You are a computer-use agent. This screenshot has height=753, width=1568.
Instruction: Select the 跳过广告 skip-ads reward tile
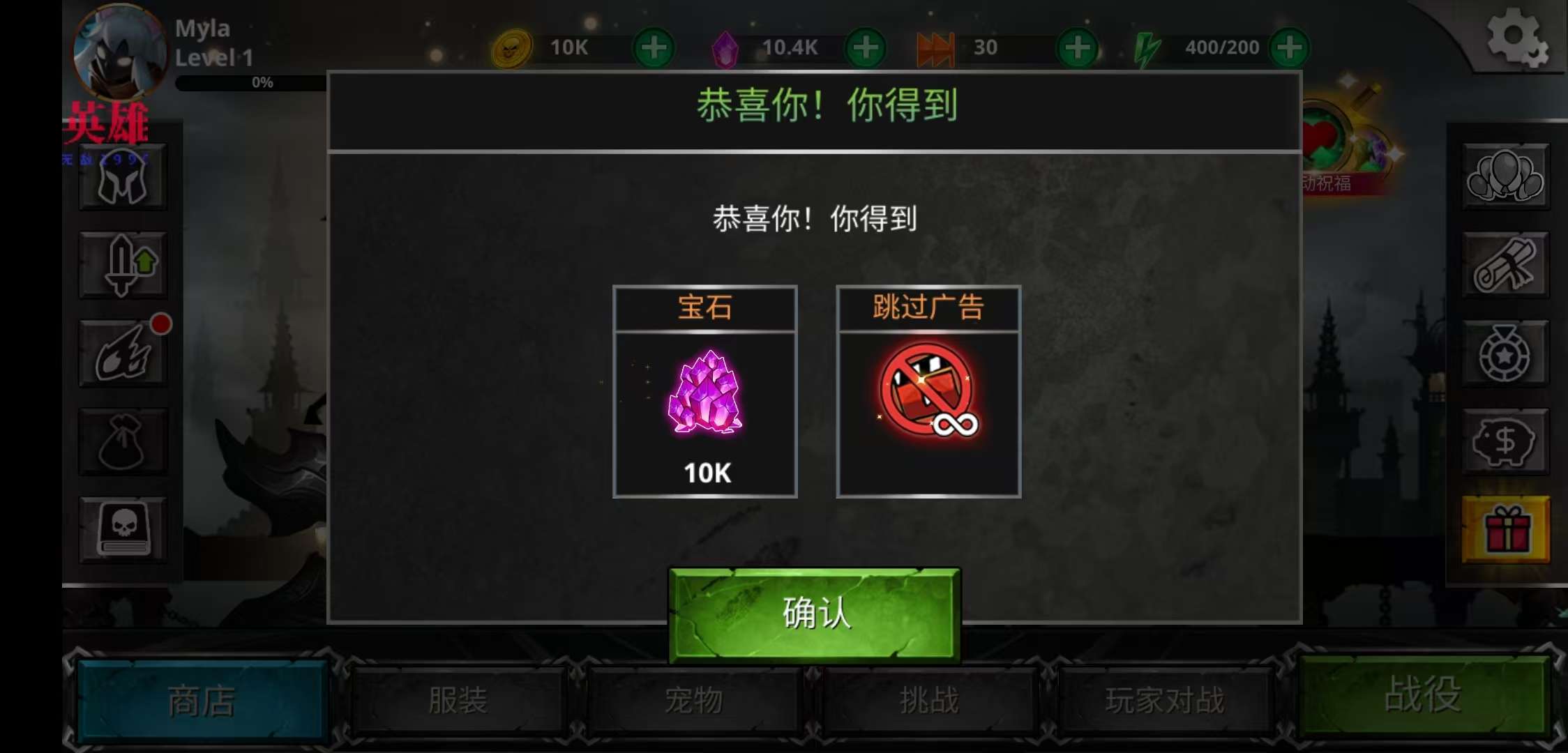coord(928,392)
